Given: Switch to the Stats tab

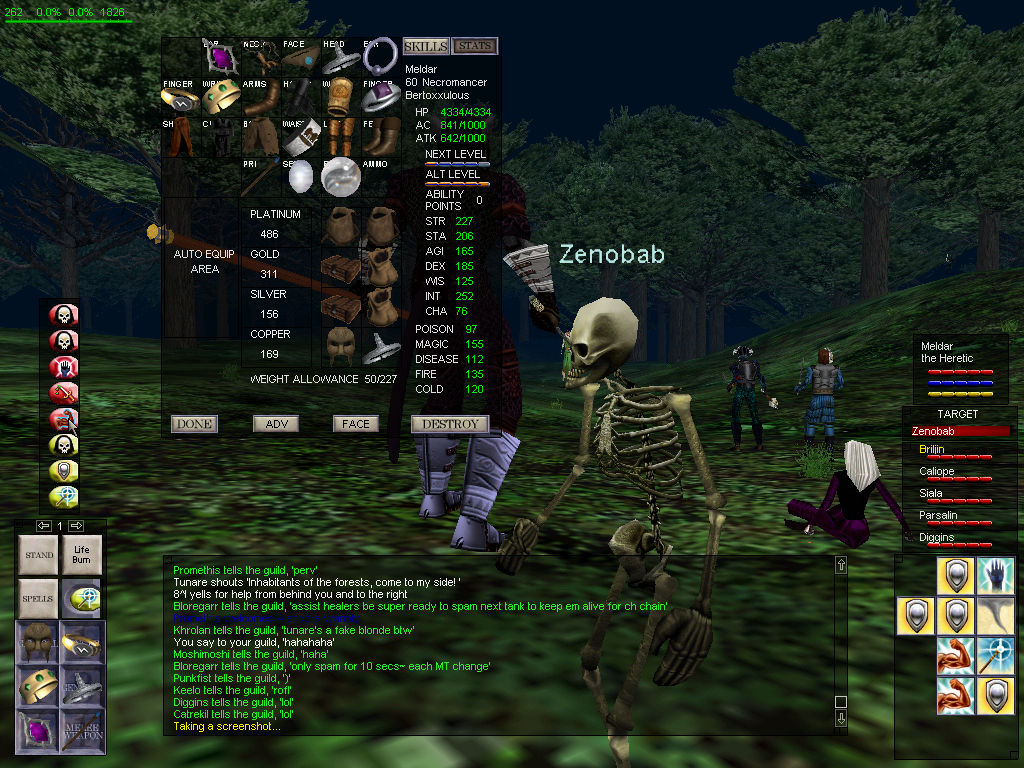Looking at the screenshot, I should 474,46.
